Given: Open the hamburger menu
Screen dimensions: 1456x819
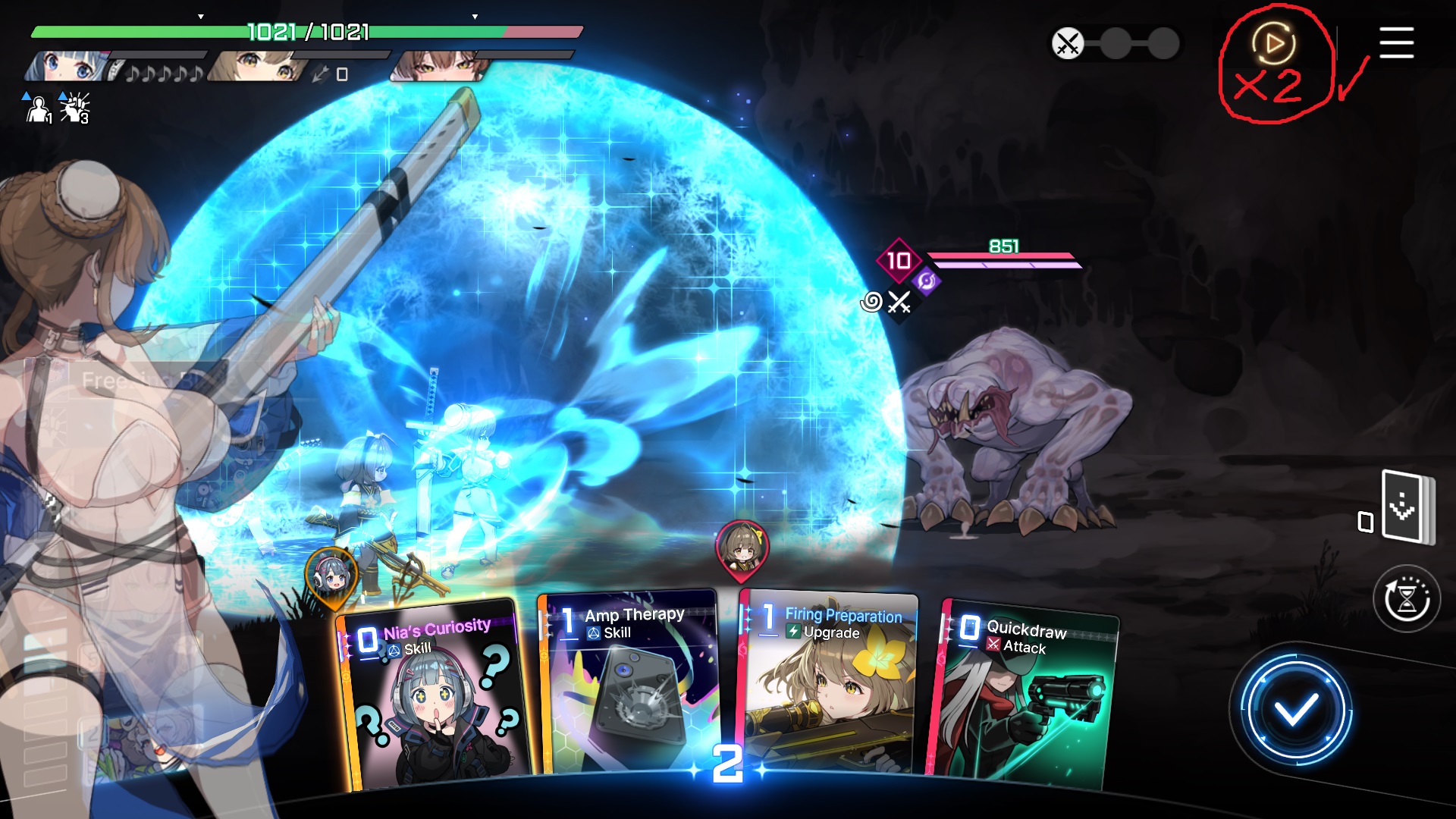Looking at the screenshot, I should coord(1396,42).
